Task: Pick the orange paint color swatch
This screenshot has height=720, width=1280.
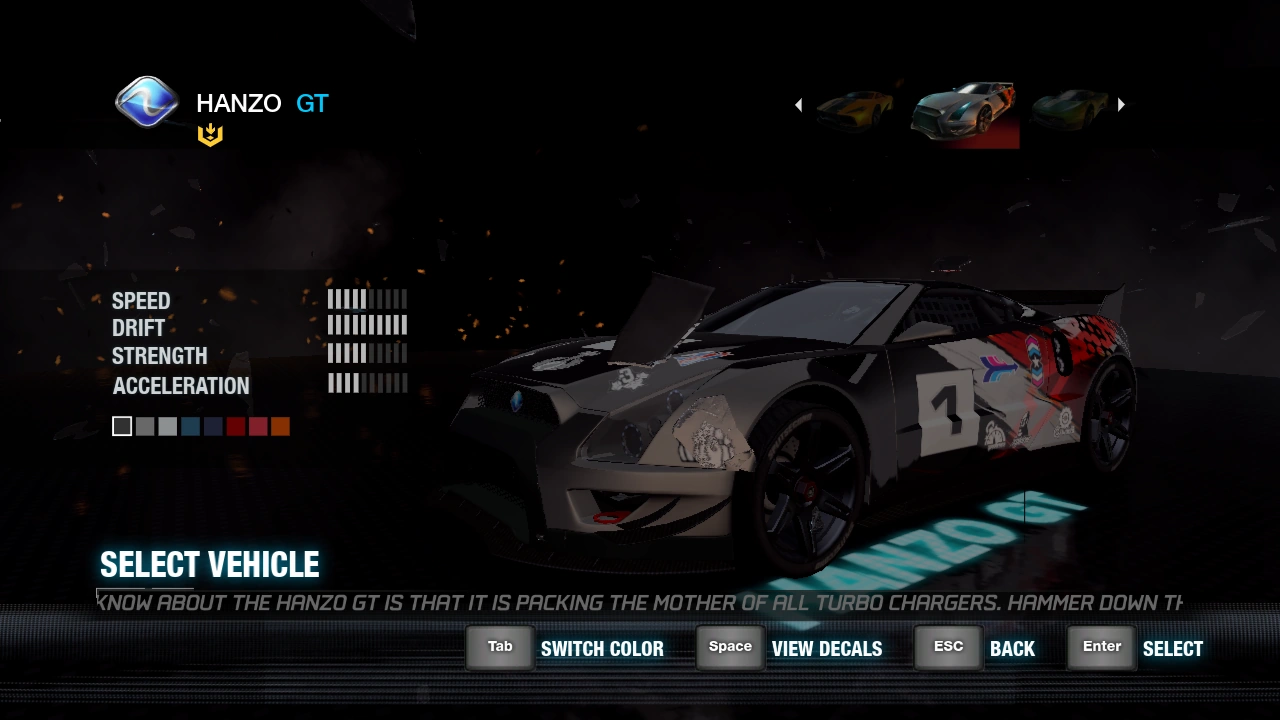Action: tap(280, 427)
